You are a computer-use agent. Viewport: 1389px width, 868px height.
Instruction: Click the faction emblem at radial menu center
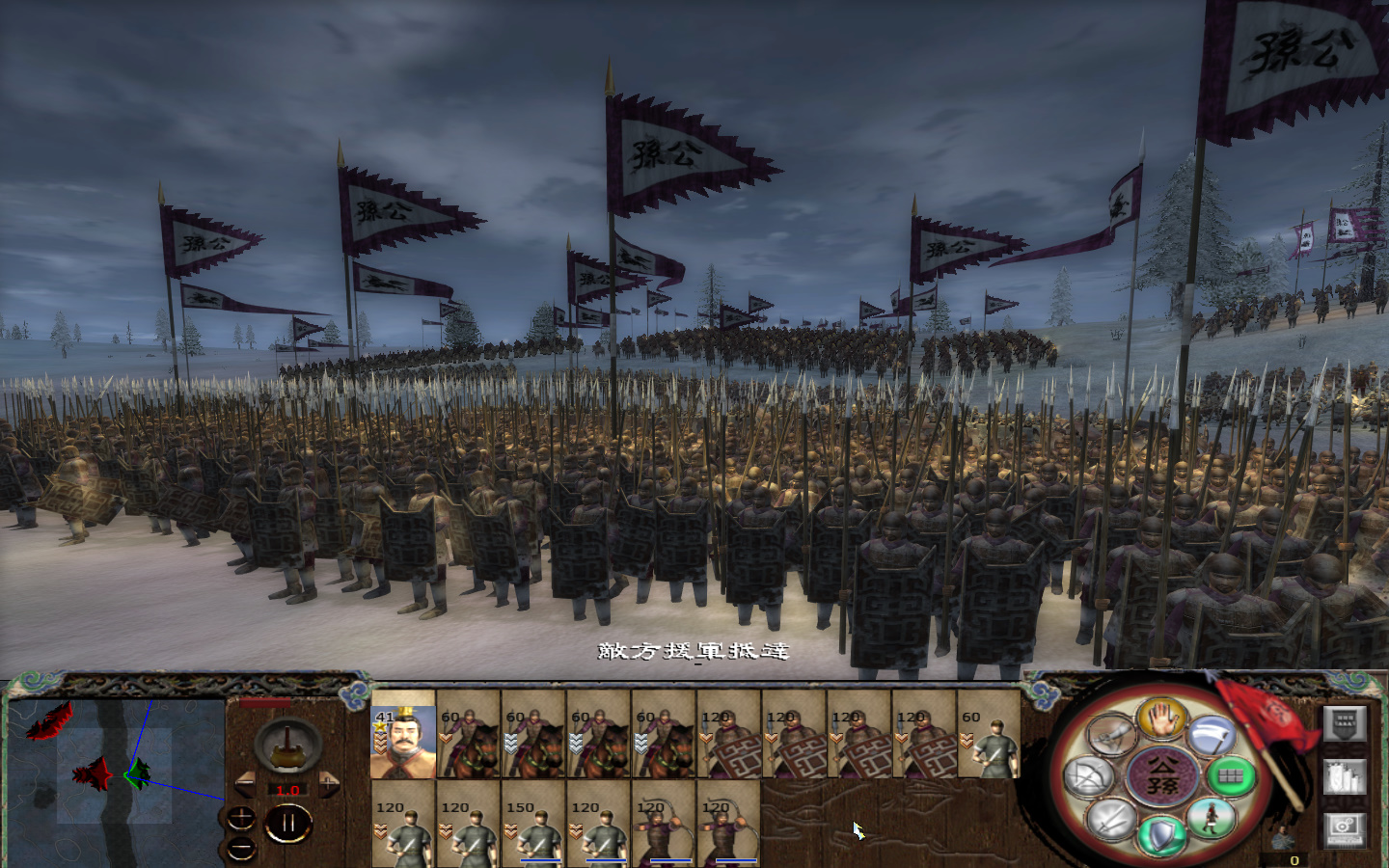coord(1163,775)
